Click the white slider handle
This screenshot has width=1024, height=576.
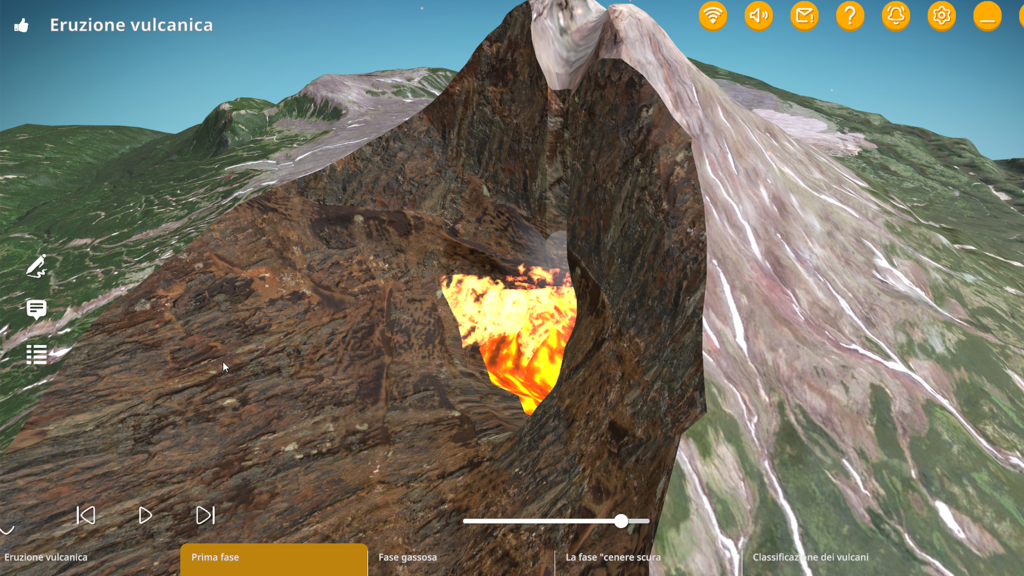coord(621,521)
